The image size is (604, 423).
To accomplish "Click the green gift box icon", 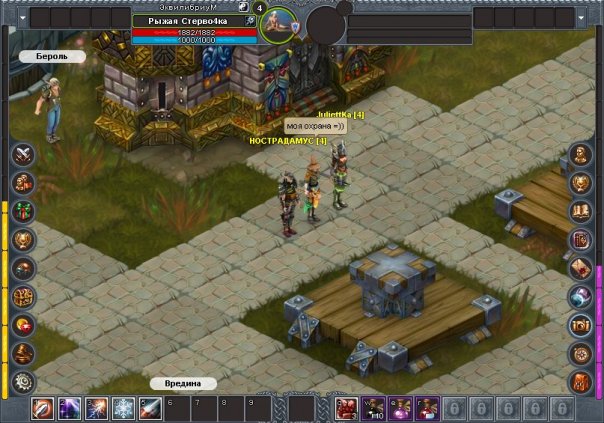I will tap(23, 211).
